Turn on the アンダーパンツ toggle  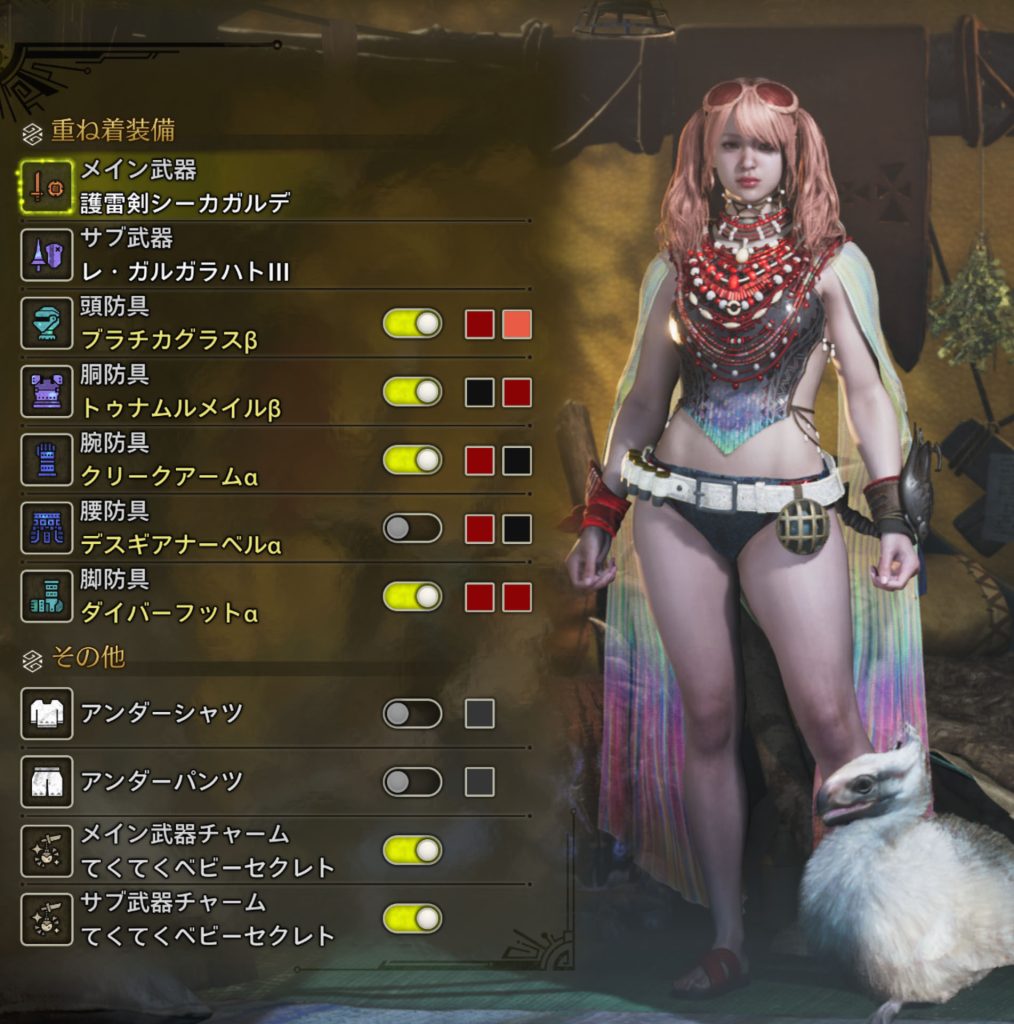[412, 782]
